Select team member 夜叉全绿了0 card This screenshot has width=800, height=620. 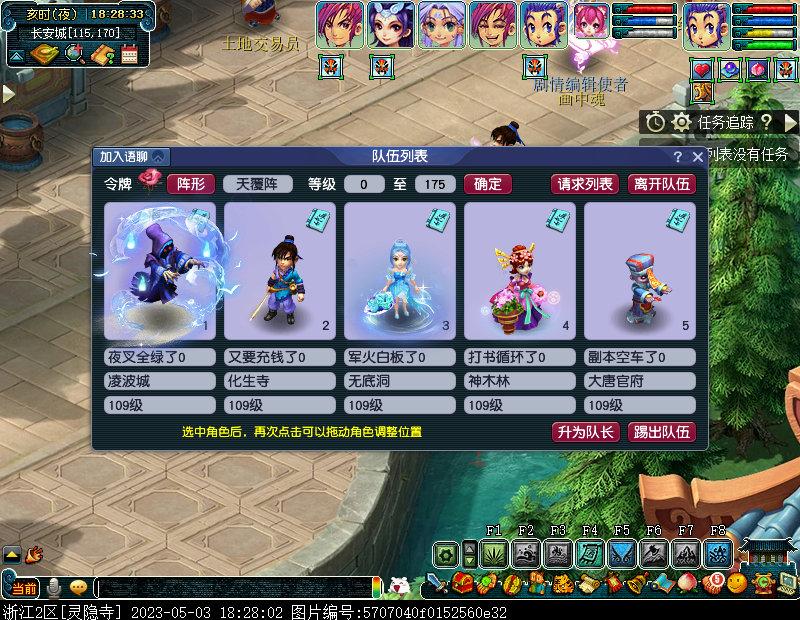[x=160, y=270]
